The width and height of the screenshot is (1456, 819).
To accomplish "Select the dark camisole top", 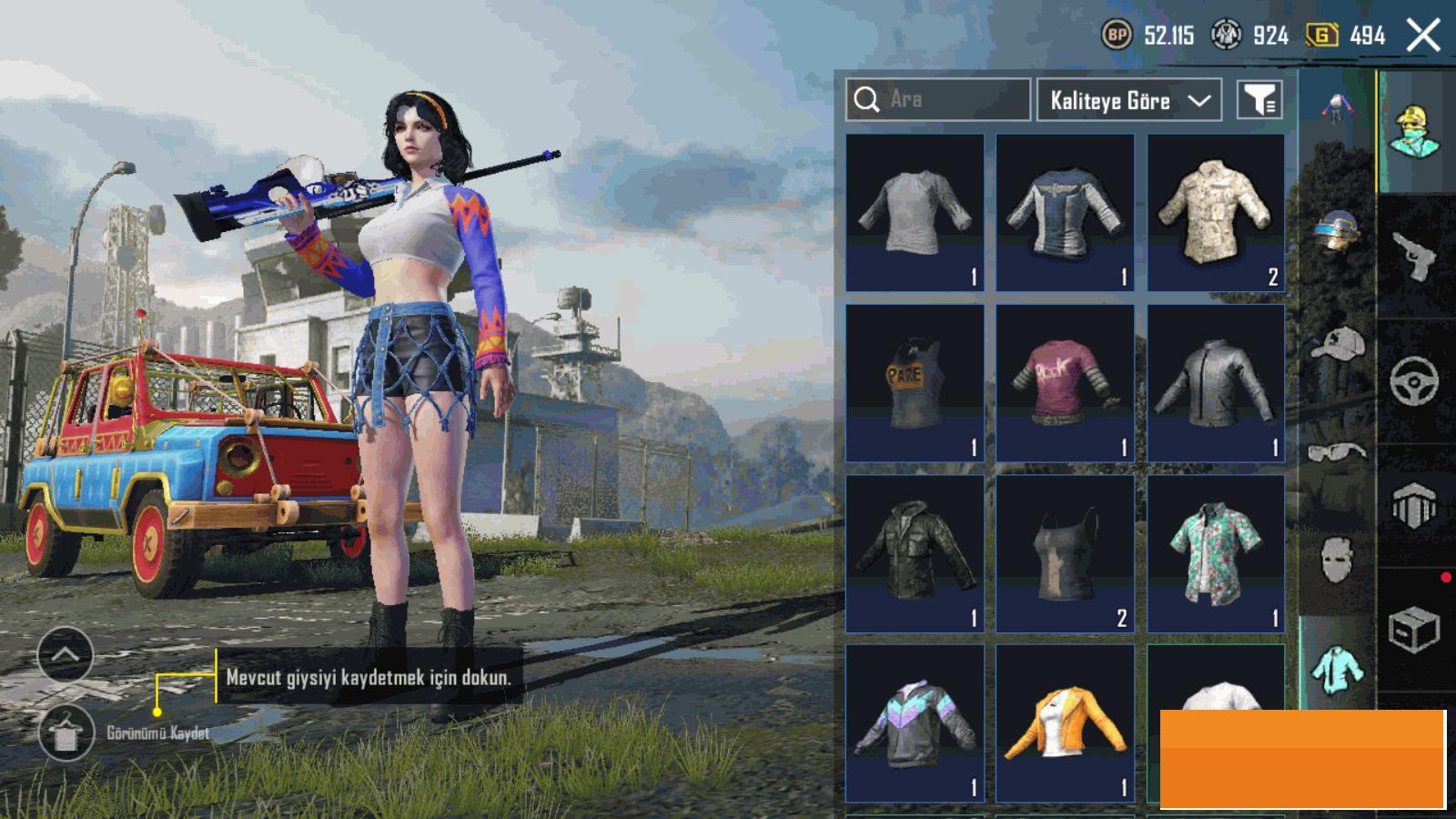I will pyautogui.click(x=1065, y=553).
